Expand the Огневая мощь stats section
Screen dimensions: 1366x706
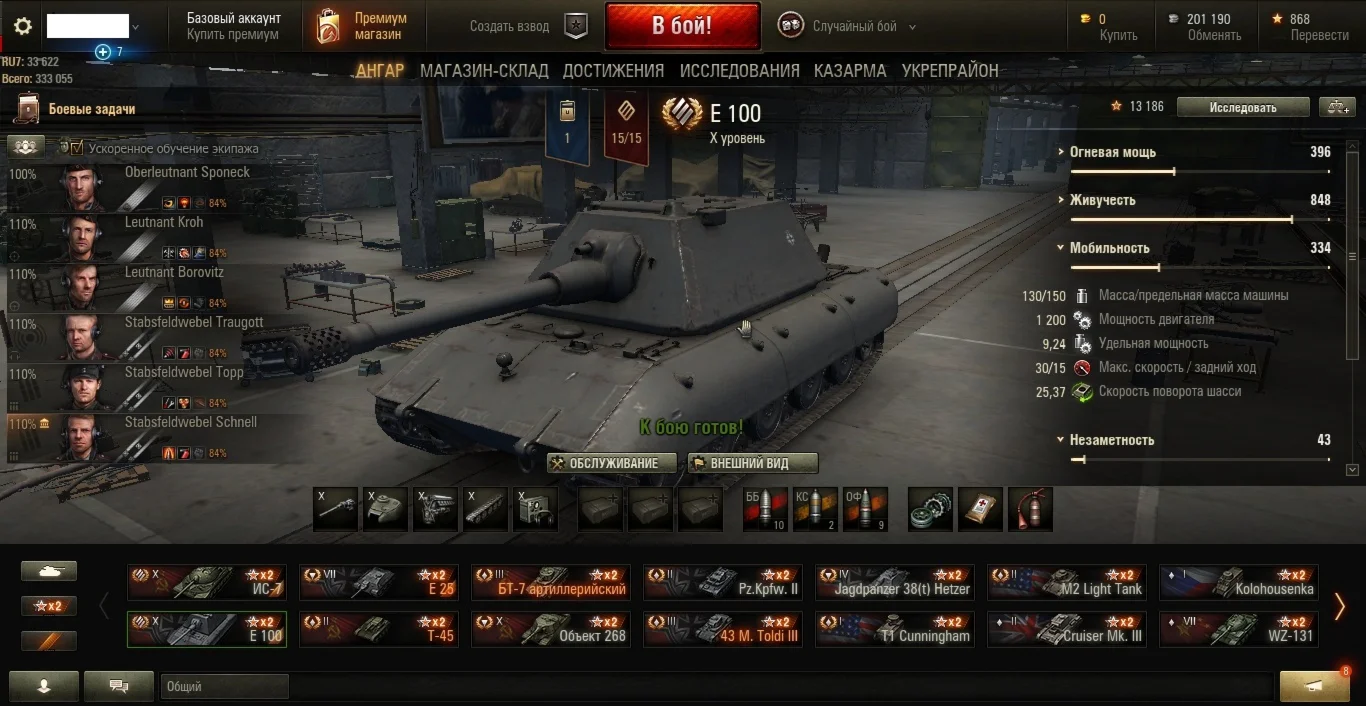tap(1112, 152)
